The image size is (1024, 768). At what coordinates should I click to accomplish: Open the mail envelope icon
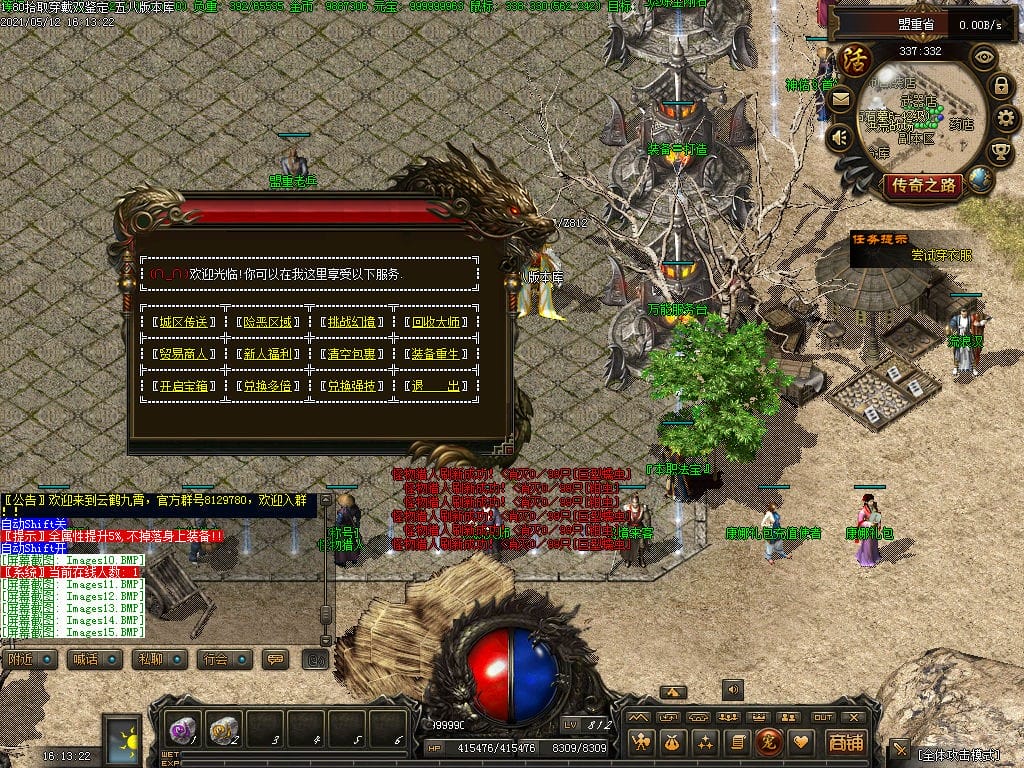[839, 98]
